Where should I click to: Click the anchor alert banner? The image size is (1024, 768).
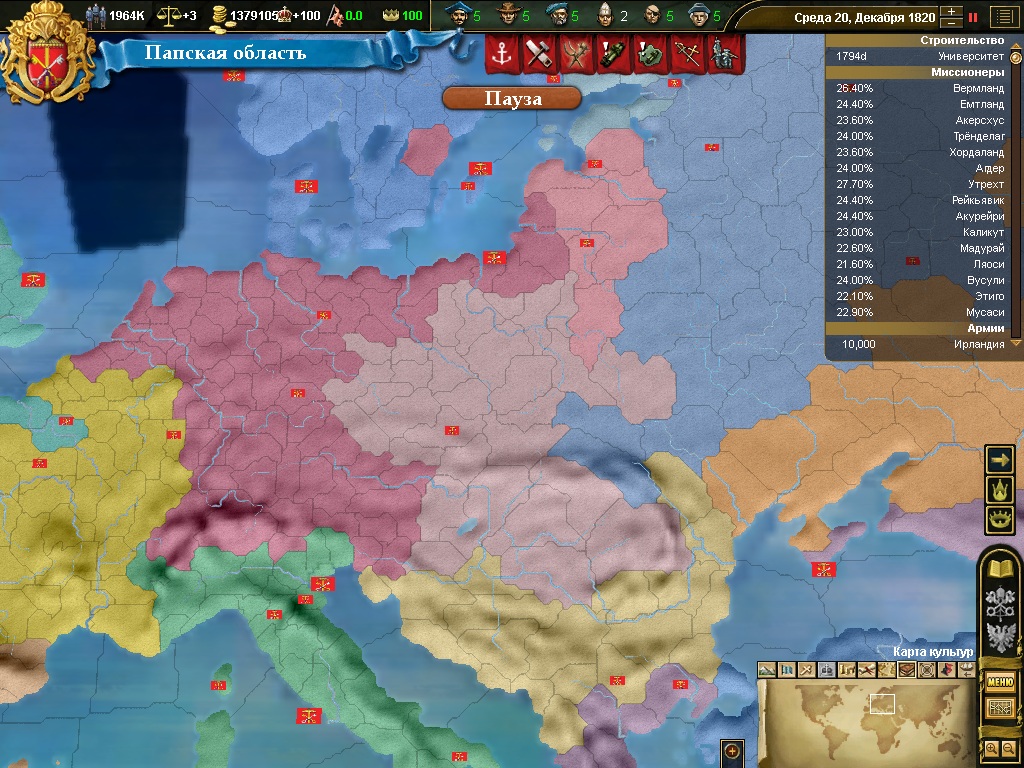(x=501, y=55)
